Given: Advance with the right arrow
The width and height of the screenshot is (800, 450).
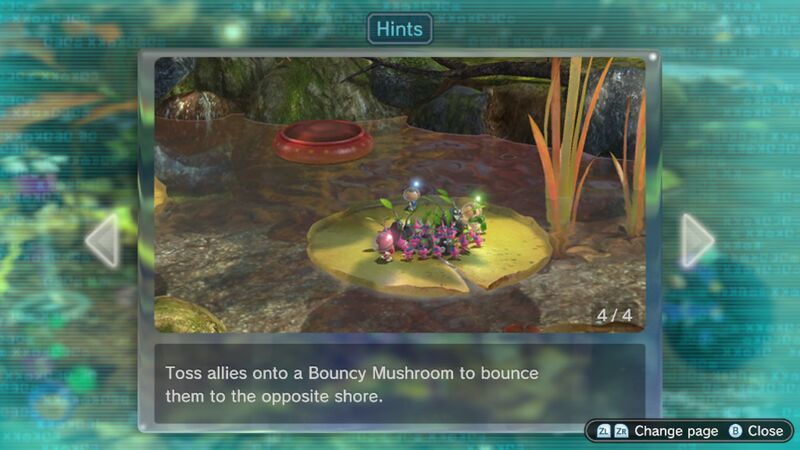Looking at the screenshot, I should pos(697,241).
